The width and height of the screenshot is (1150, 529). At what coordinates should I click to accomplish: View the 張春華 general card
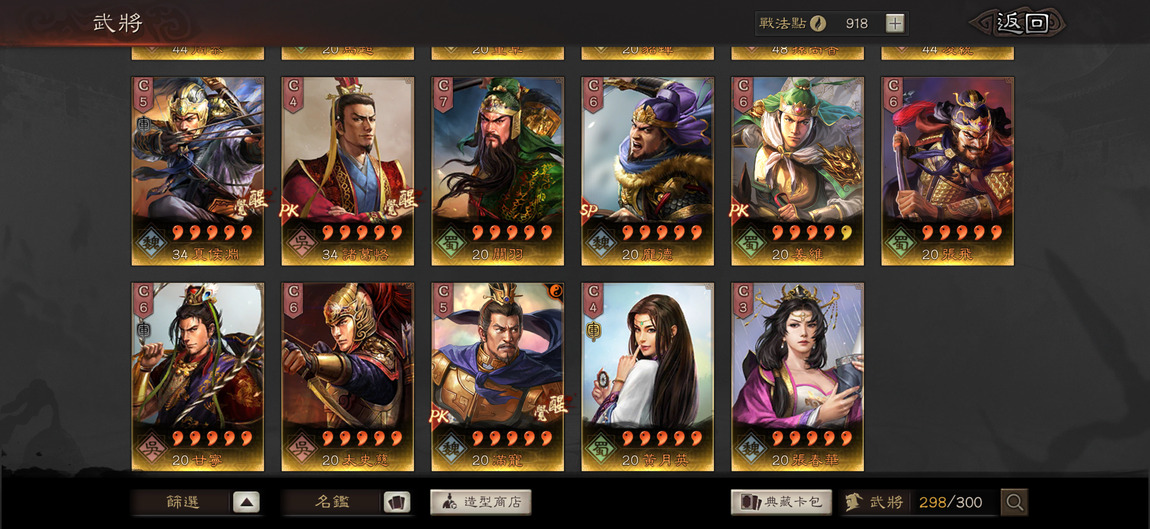(x=798, y=376)
